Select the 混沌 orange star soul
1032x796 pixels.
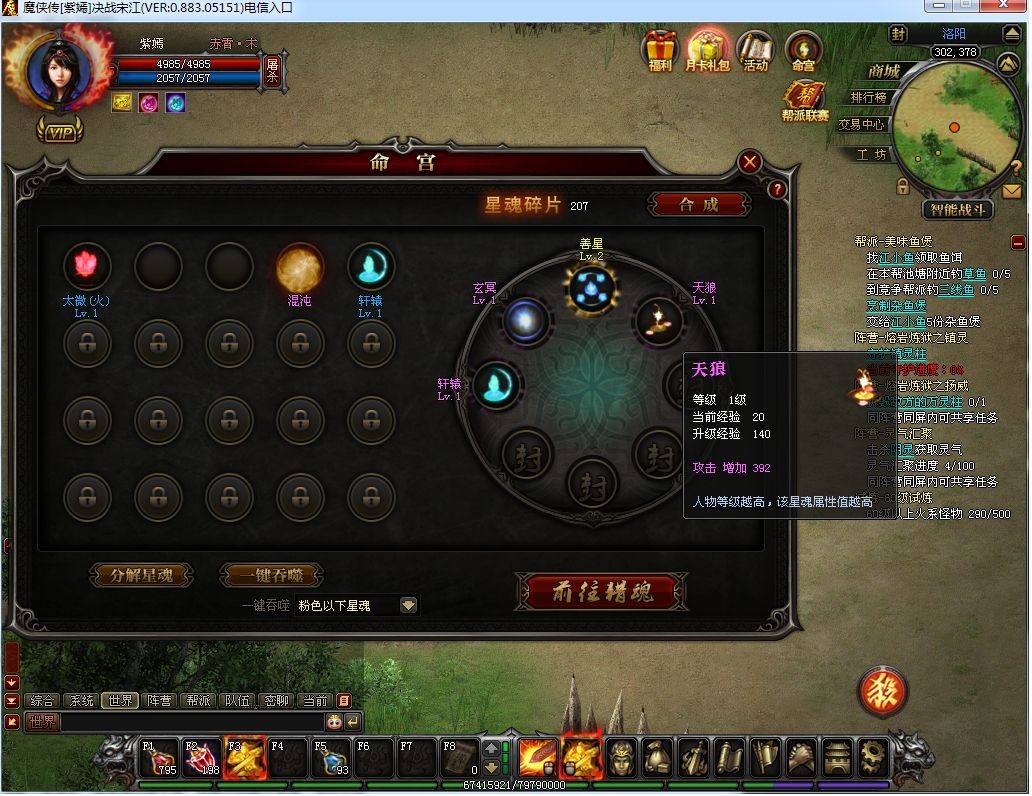(299, 266)
